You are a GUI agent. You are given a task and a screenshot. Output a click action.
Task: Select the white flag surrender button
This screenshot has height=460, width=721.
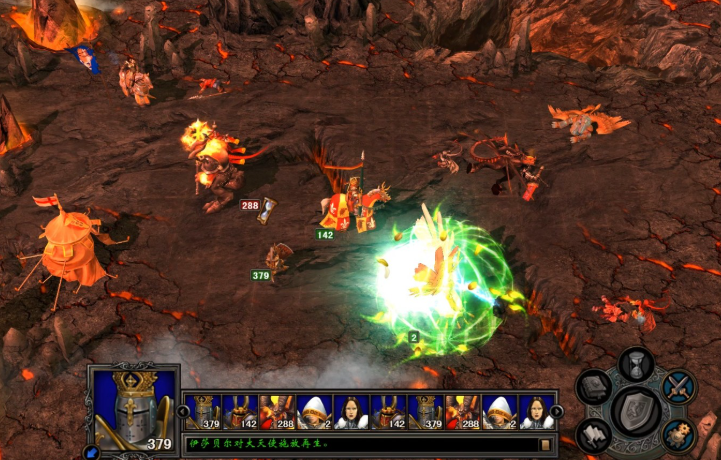(x=594, y=434)
